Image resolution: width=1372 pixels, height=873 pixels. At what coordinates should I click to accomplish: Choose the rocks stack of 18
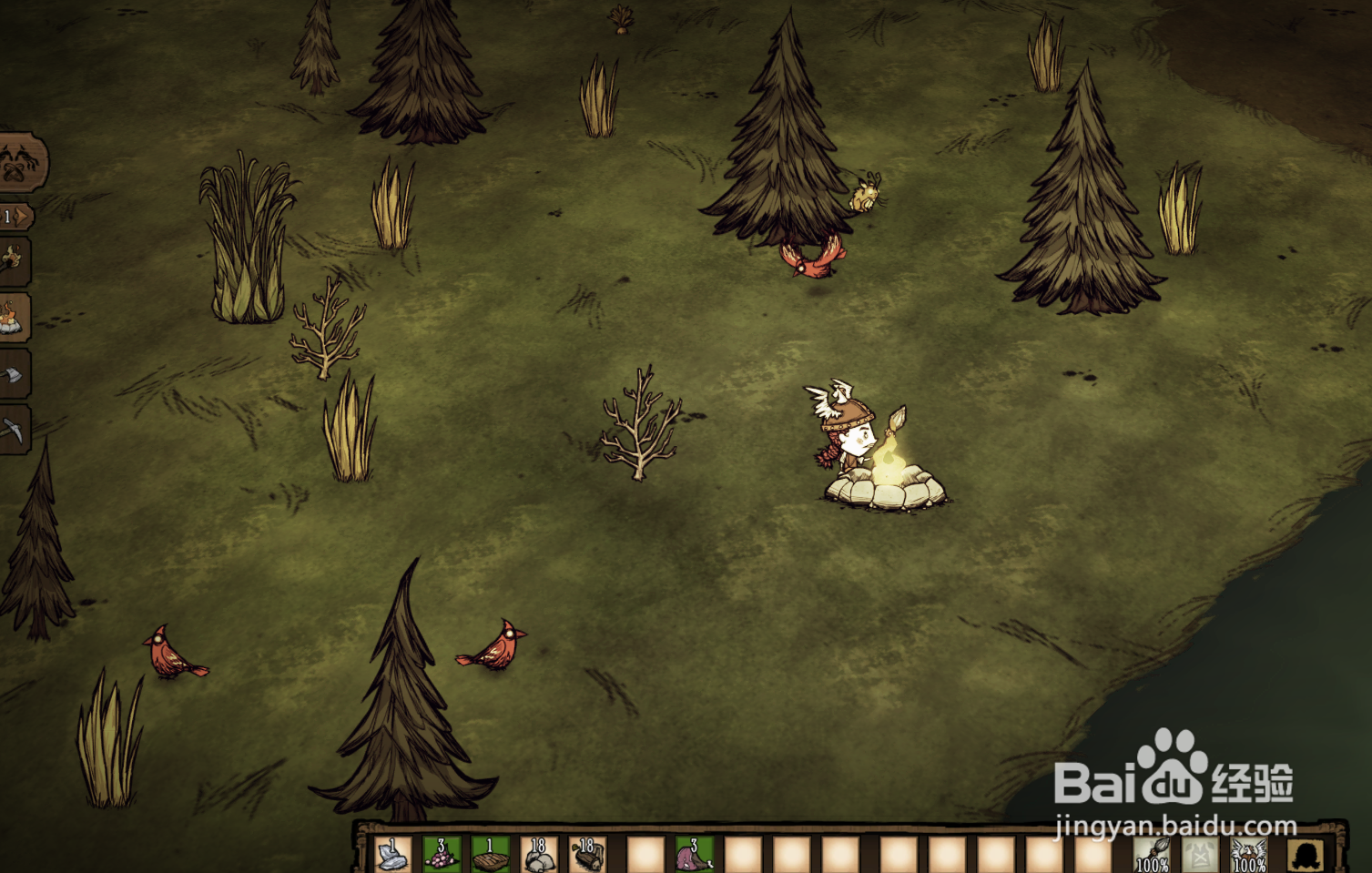pyautogui.click(x=539, y=856)
